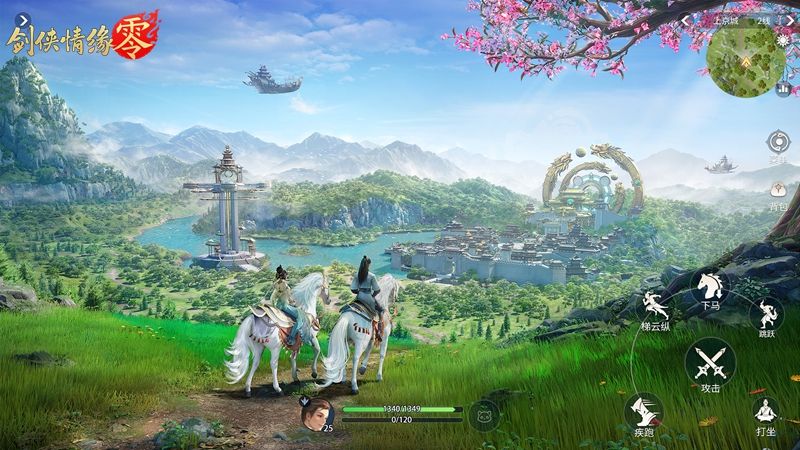
Task: Select the player portrait showing level 25
Action: tap(316, 413)
